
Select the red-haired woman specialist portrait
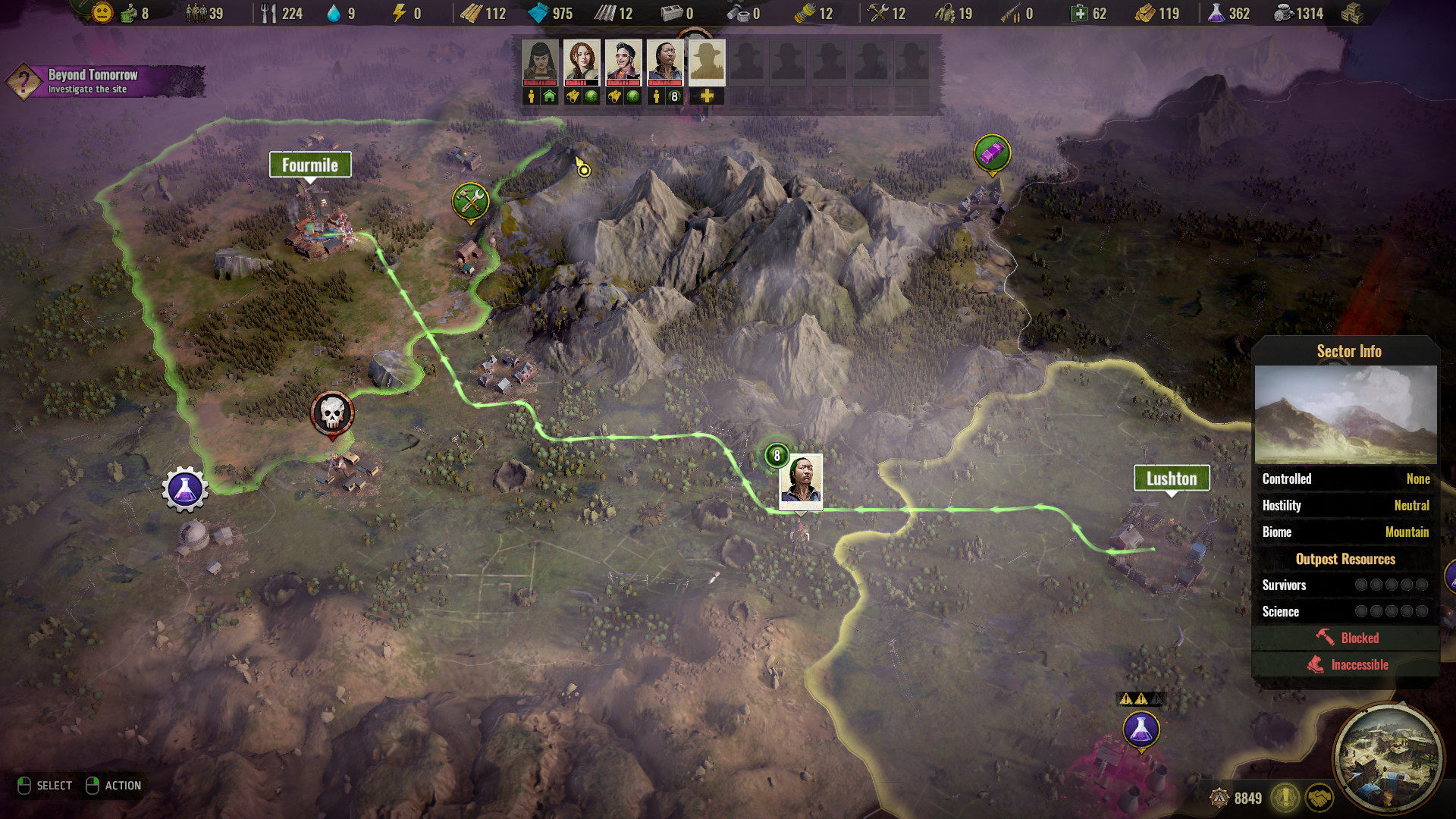(x=582, y=62)
